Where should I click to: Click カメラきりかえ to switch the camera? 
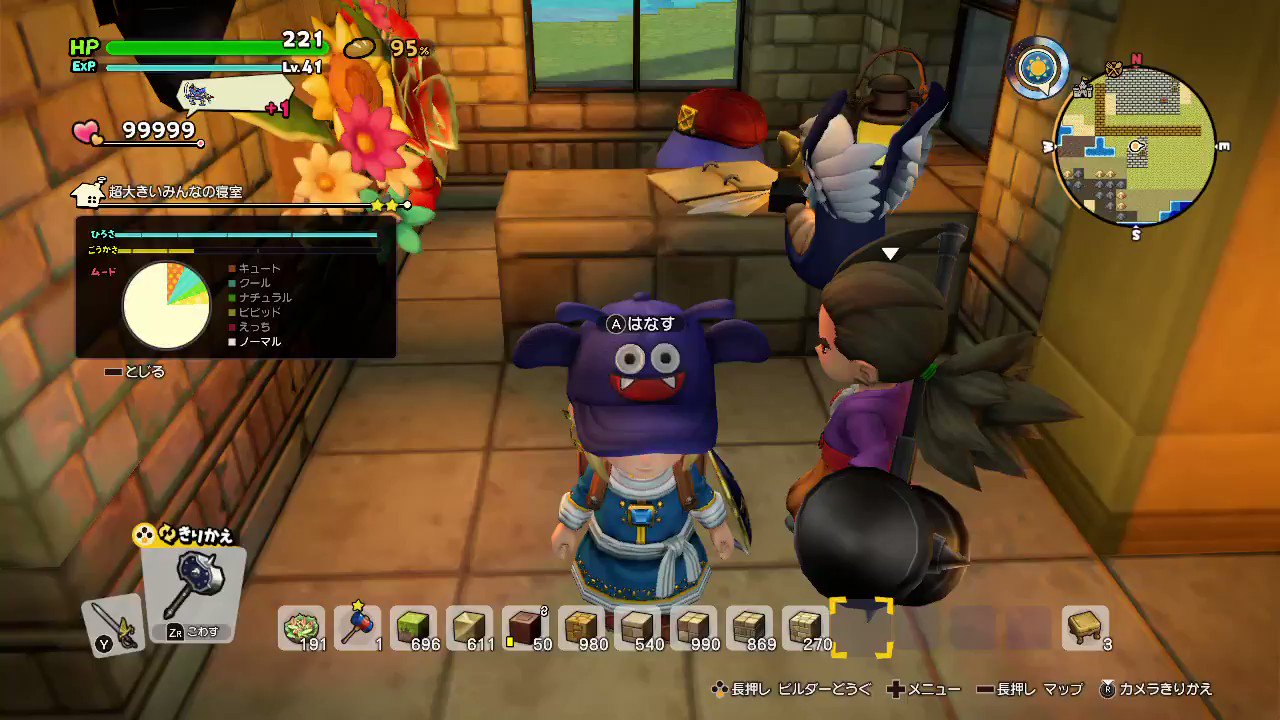[x=1160, y=689]
